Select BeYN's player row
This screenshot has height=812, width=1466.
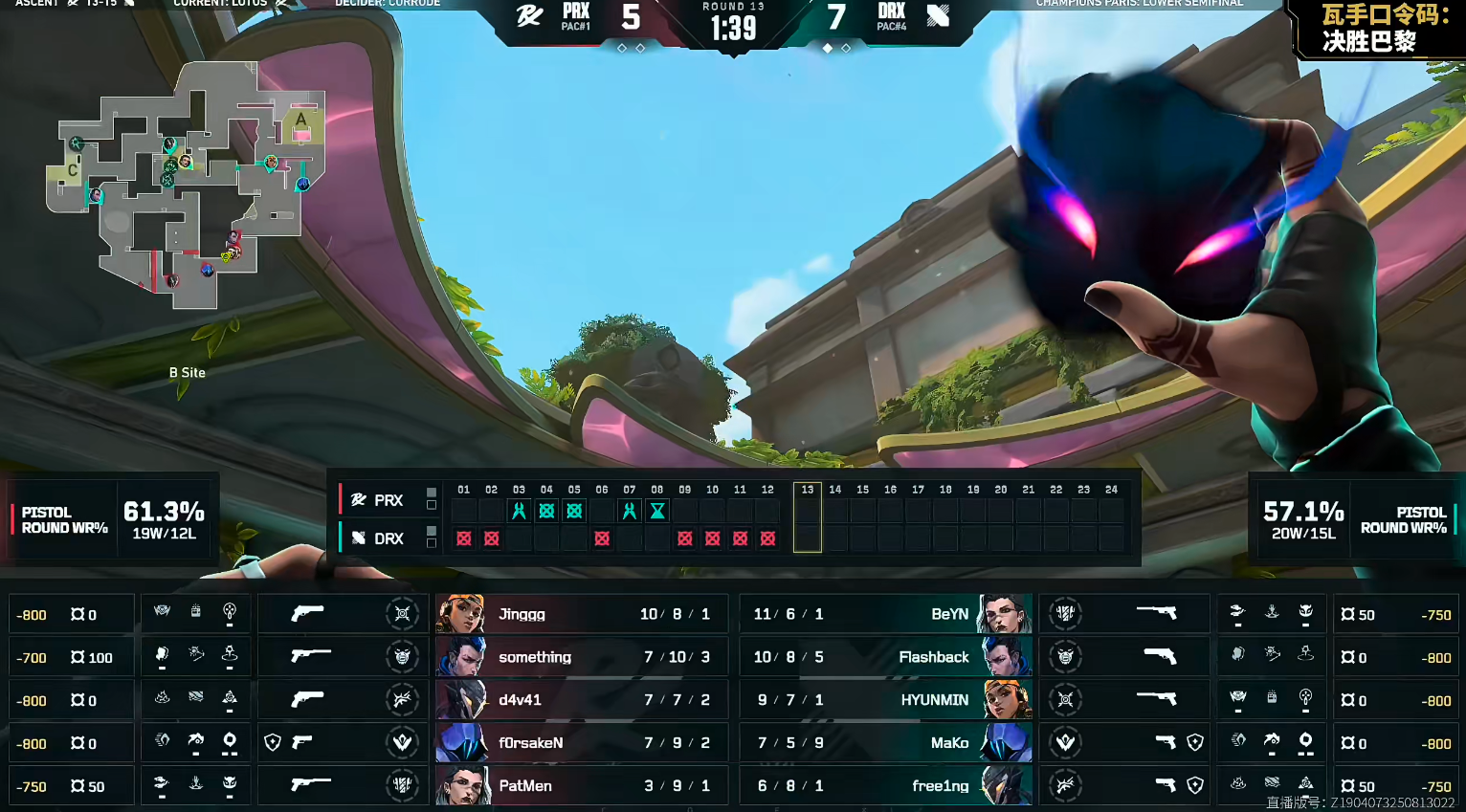(x=885, y=614)
